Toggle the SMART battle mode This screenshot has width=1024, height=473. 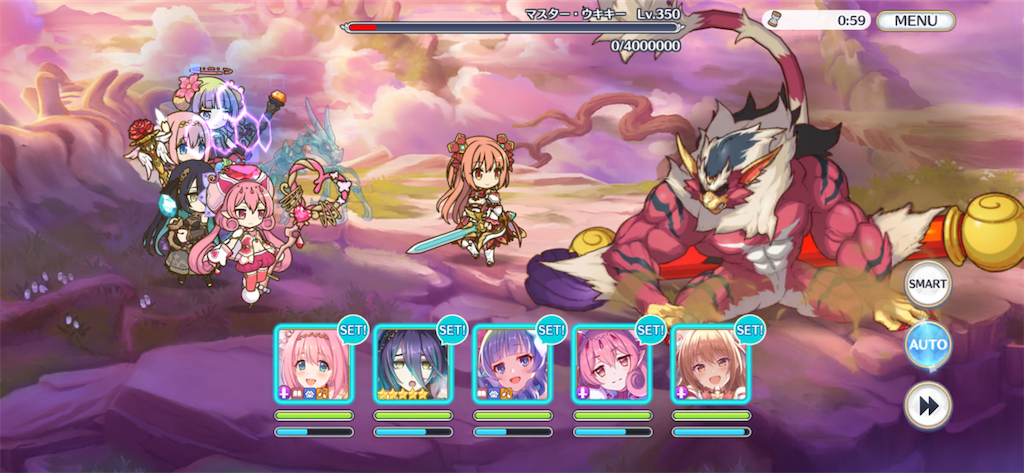point(927,285)
